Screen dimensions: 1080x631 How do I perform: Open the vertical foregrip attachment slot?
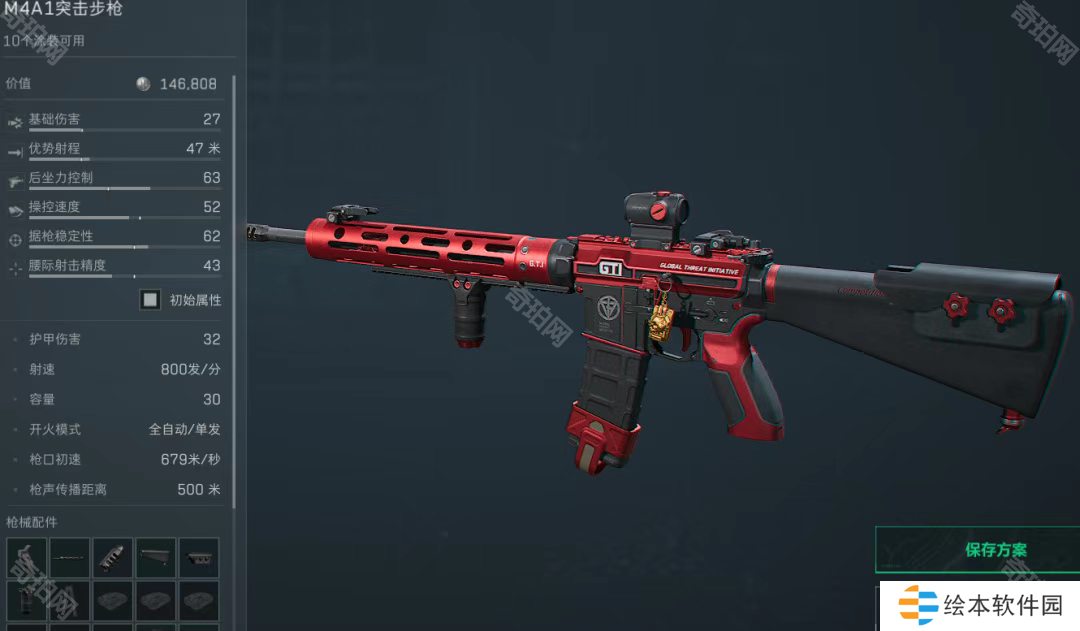point(27,600)
